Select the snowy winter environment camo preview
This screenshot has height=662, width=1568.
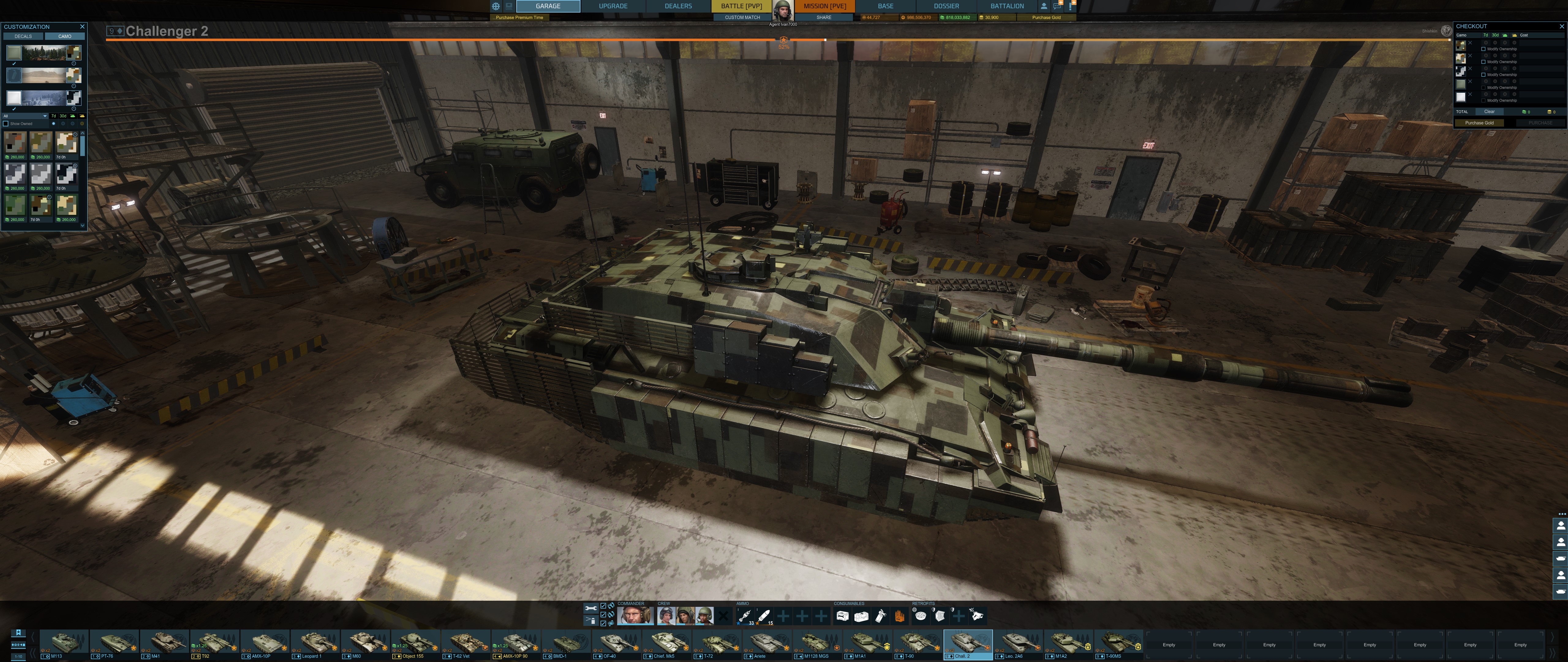point(43,98)
